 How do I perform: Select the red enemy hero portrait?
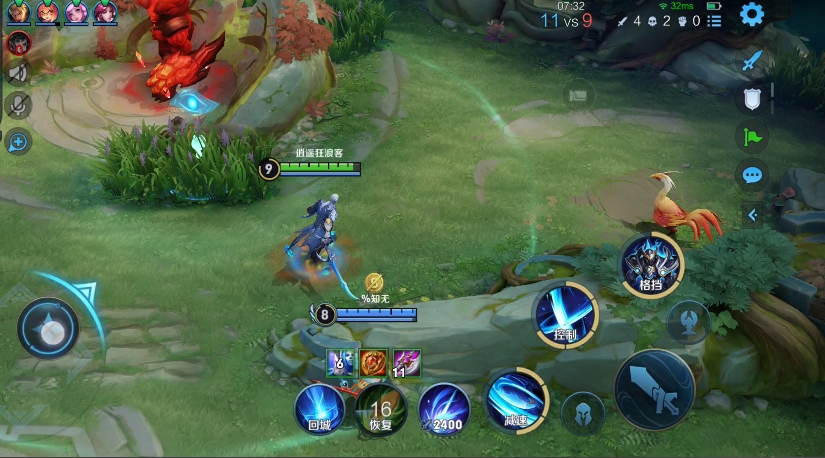click(x=18, y=43)
